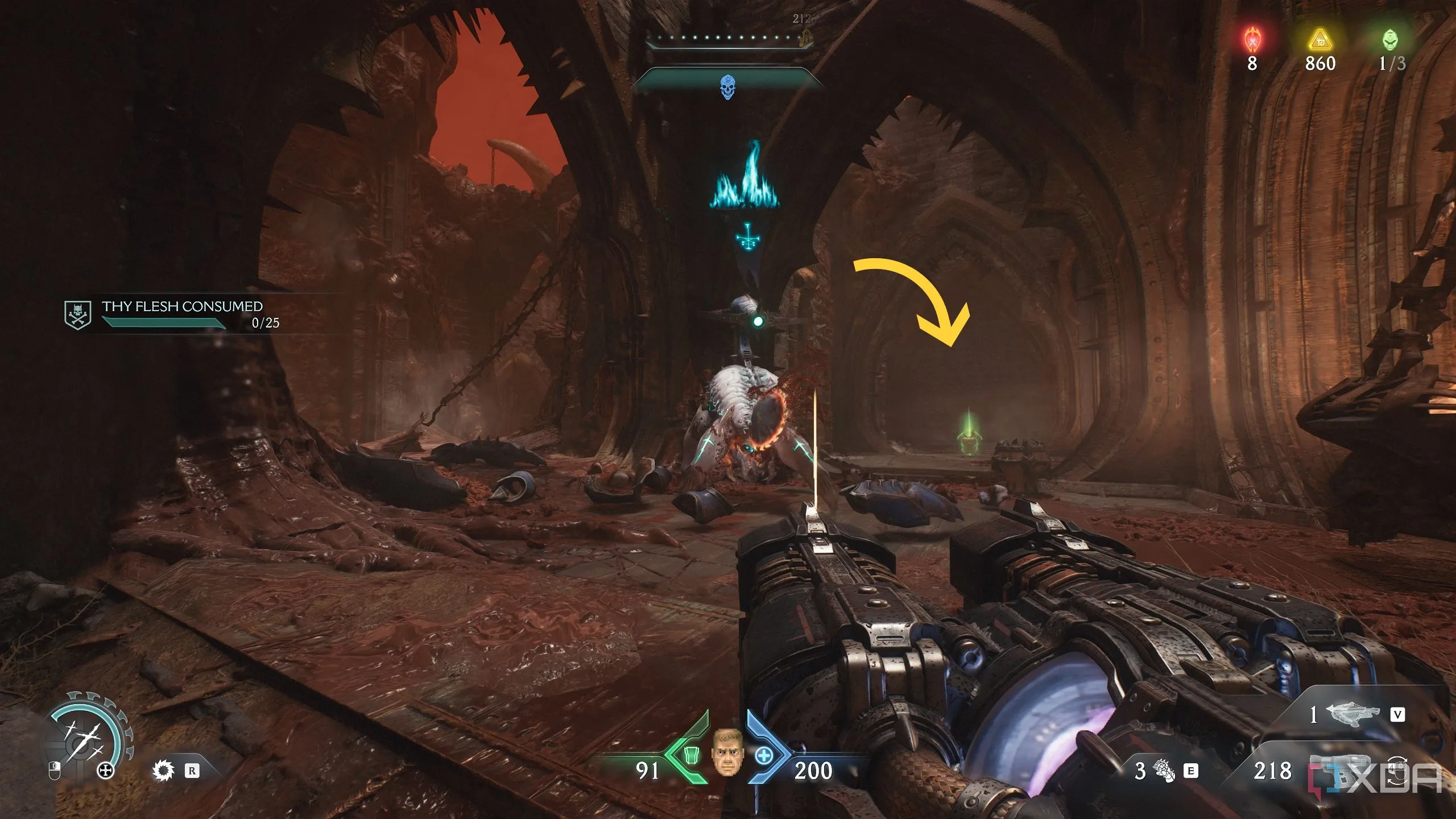Image resolution: width=1456 pixels, height=819 pixels.
Task: Click the green armor shield icon
Action: [x=691, y=755]
